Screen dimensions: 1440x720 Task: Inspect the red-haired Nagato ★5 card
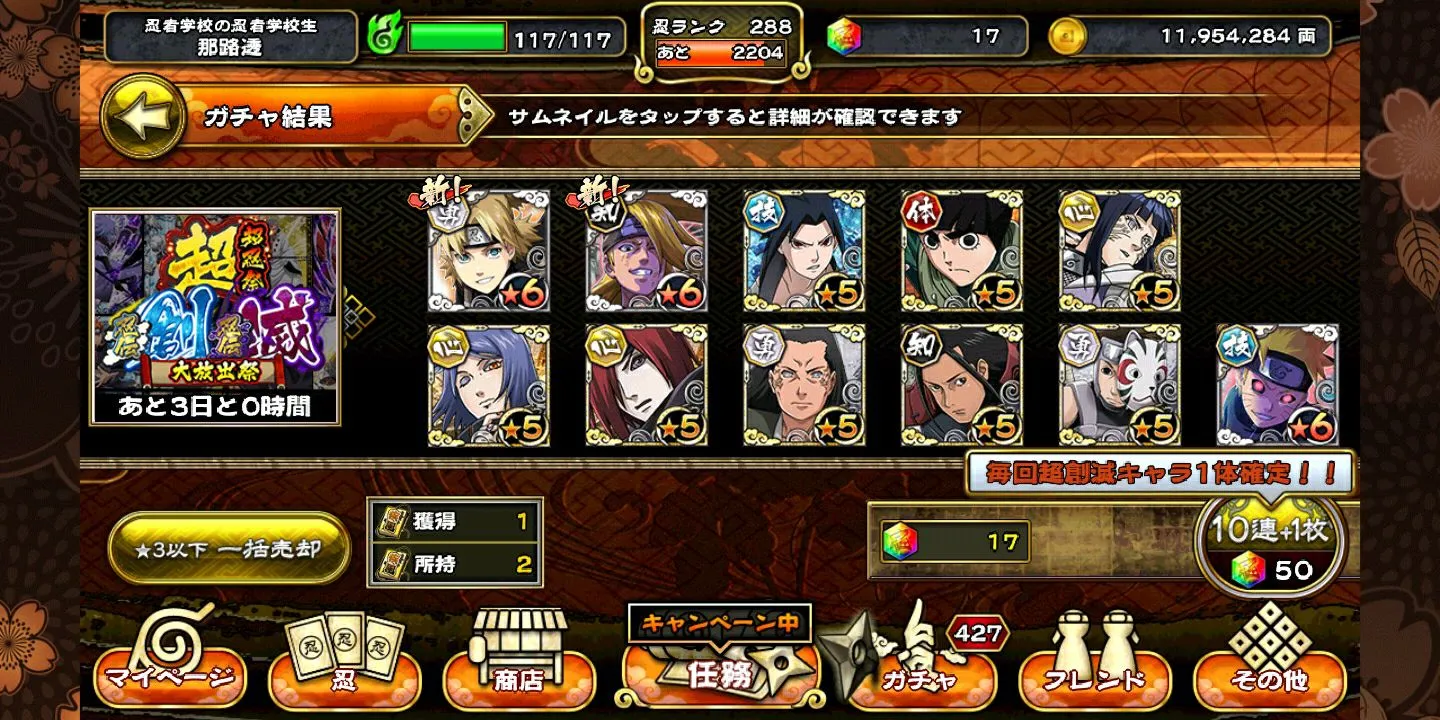point(646,385)
